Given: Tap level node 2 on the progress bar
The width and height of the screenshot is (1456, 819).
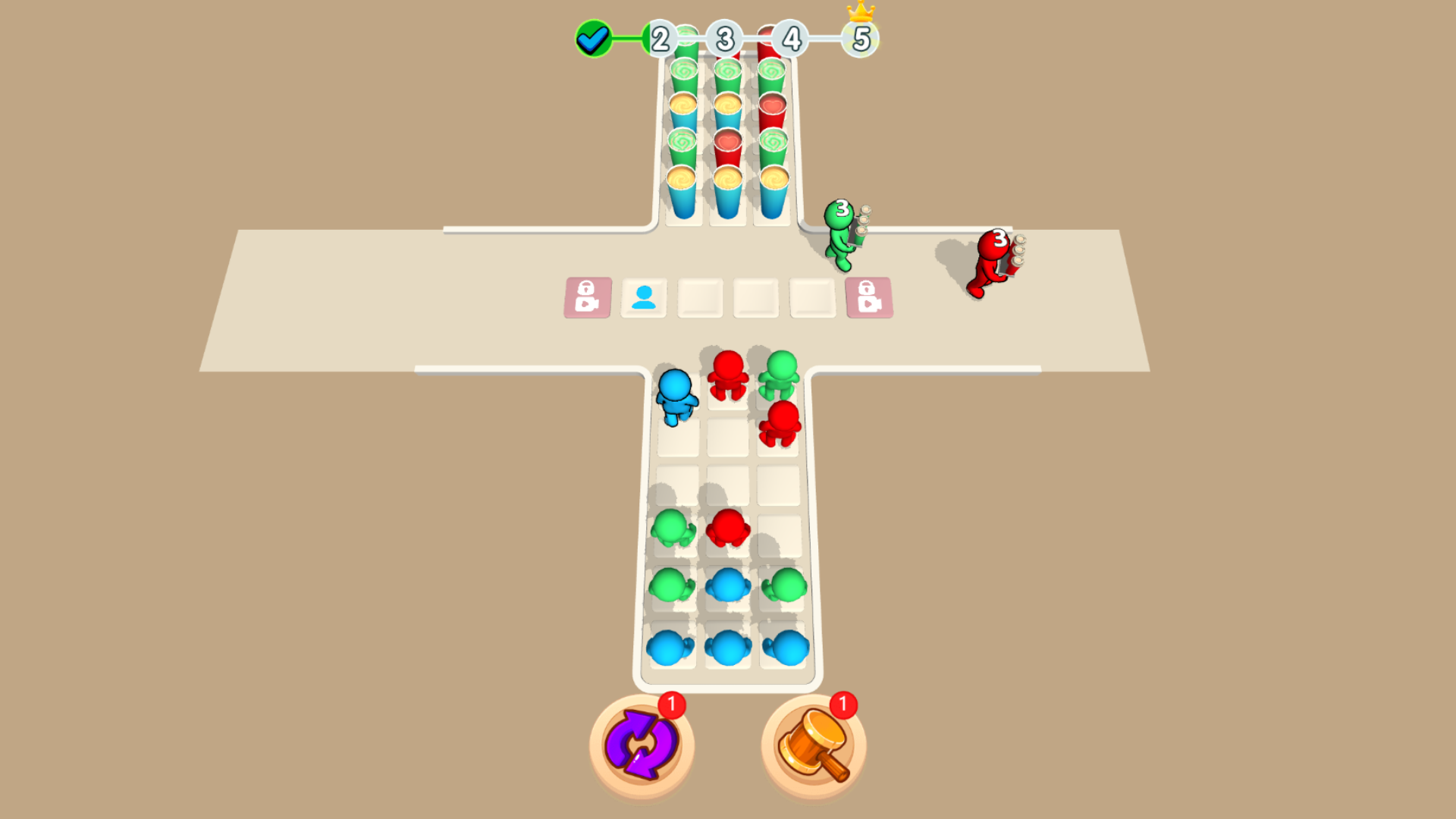Looking at the screenshot, I should [x=660, y=39].
